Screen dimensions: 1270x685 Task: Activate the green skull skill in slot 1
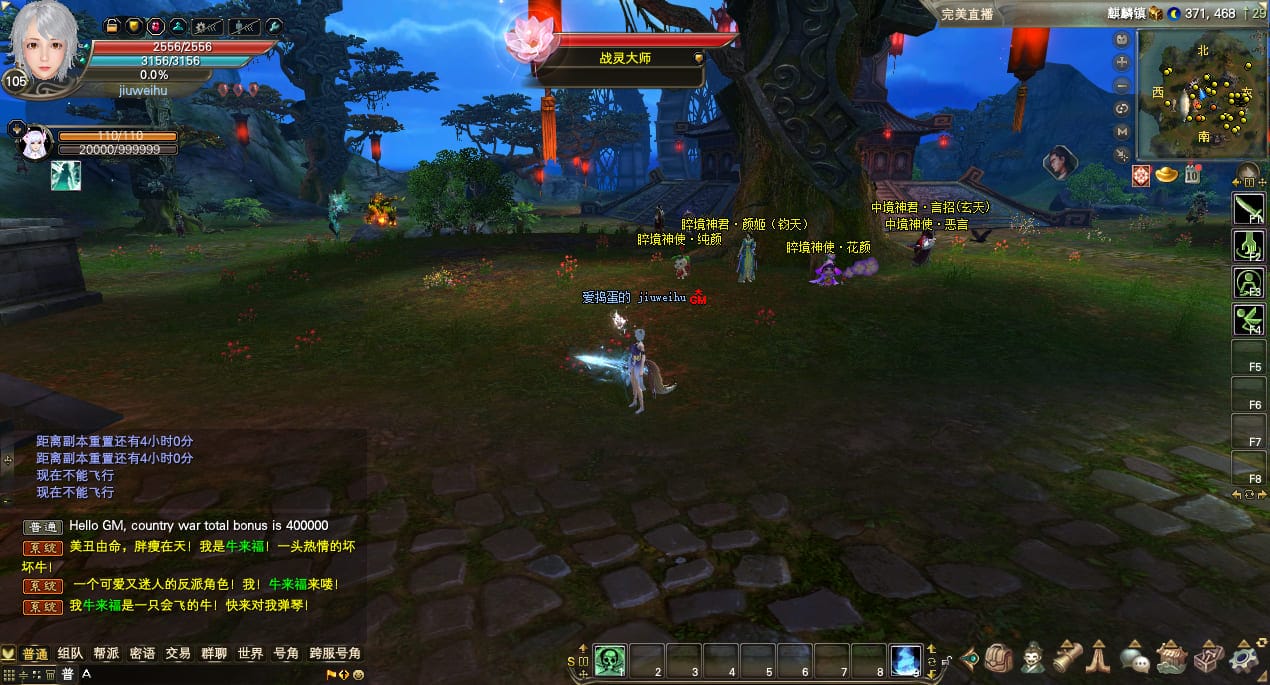610,660
